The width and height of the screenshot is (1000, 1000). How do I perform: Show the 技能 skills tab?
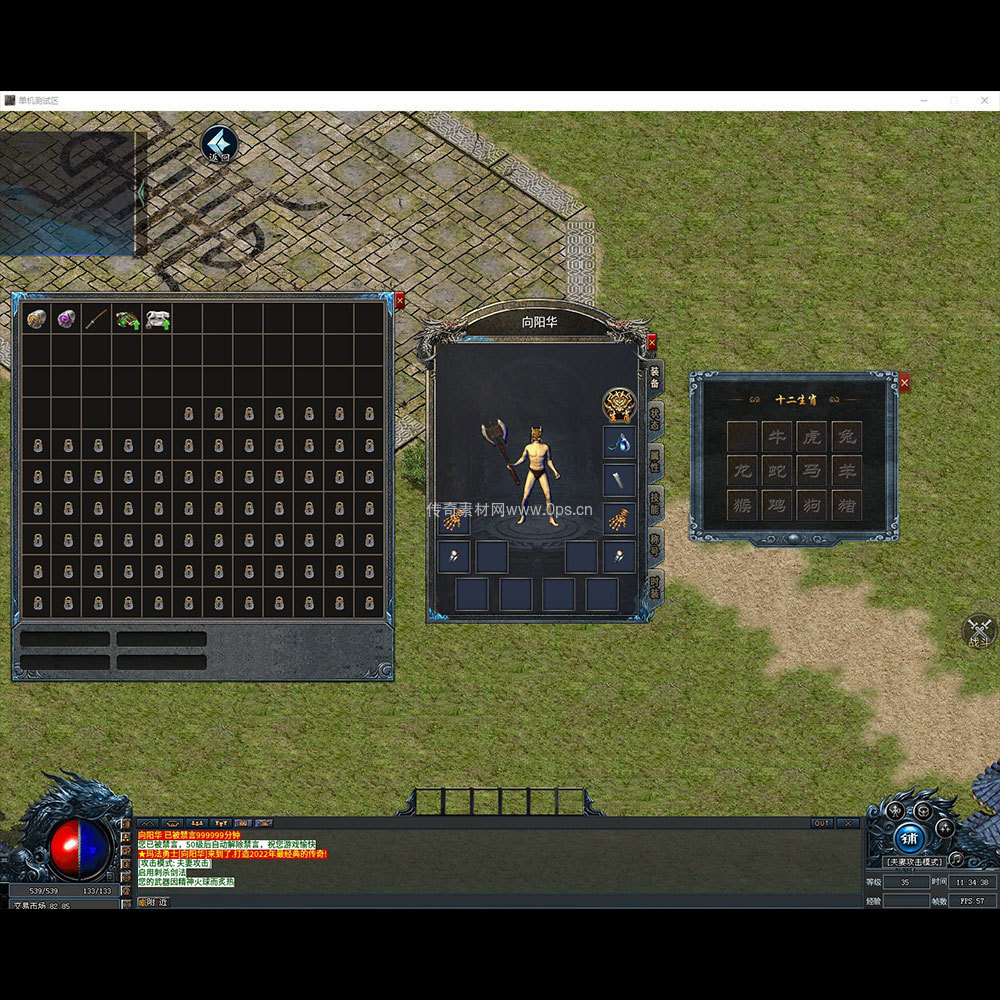click(655, 502)
